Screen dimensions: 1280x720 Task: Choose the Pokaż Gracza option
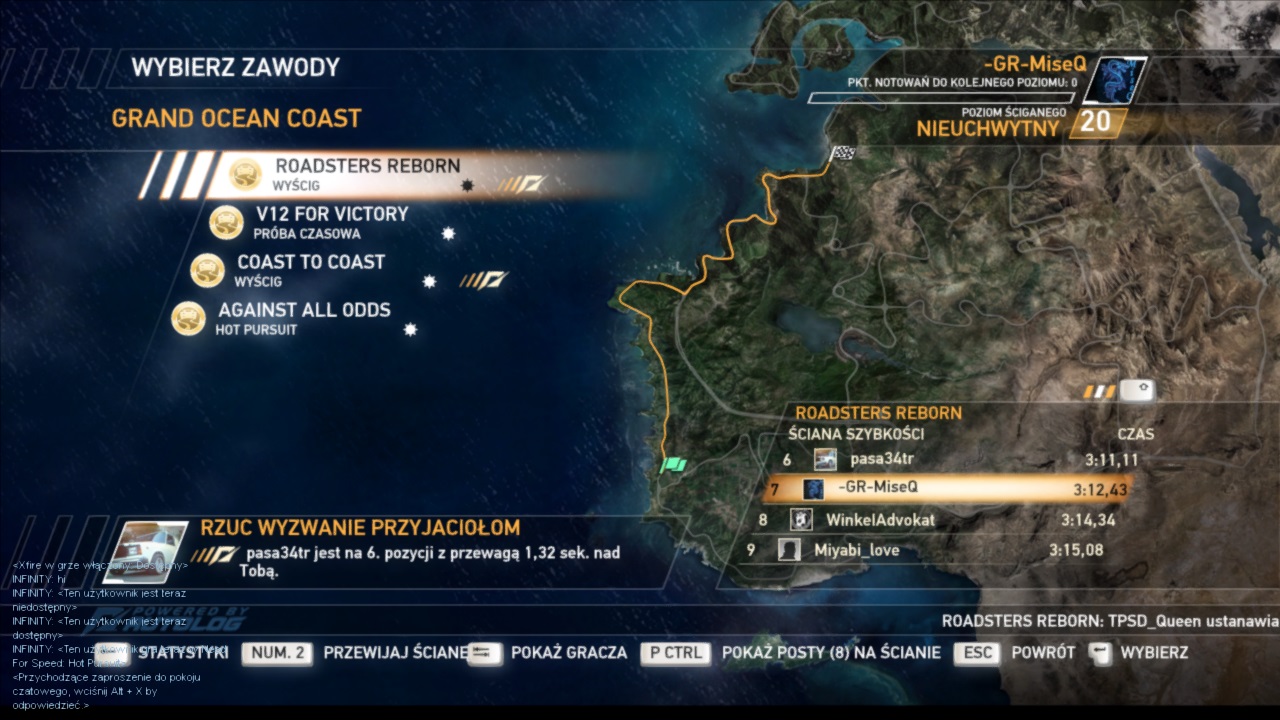pos(568,653)
